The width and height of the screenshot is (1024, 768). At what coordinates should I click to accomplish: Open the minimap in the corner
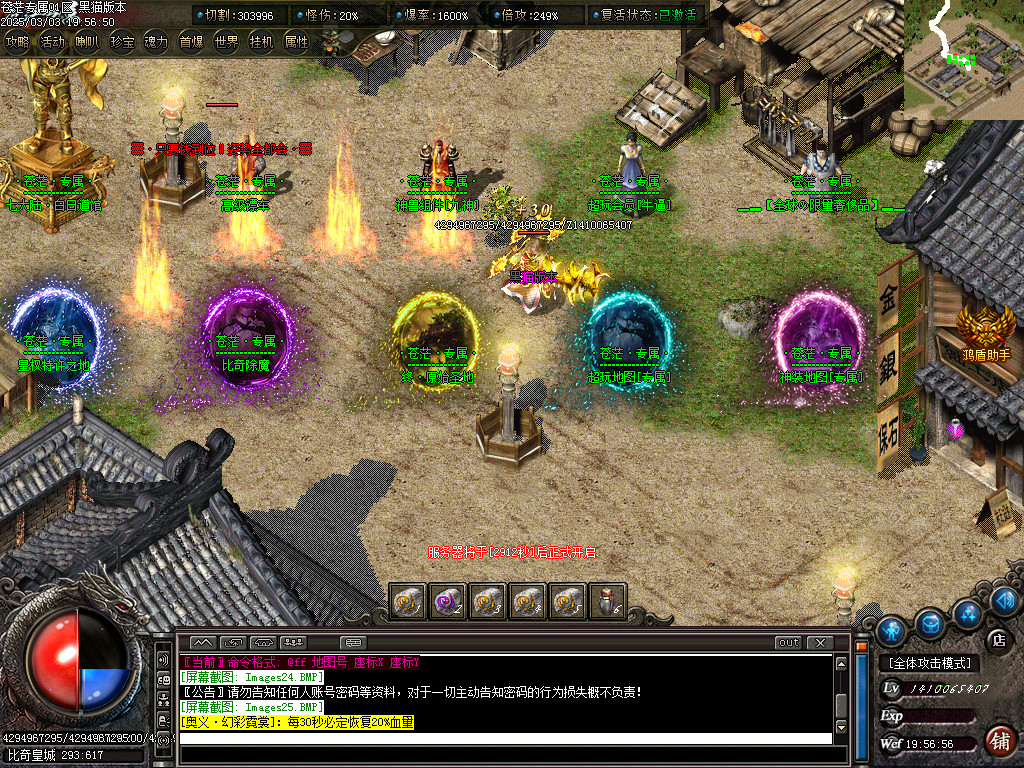[963, 59]
